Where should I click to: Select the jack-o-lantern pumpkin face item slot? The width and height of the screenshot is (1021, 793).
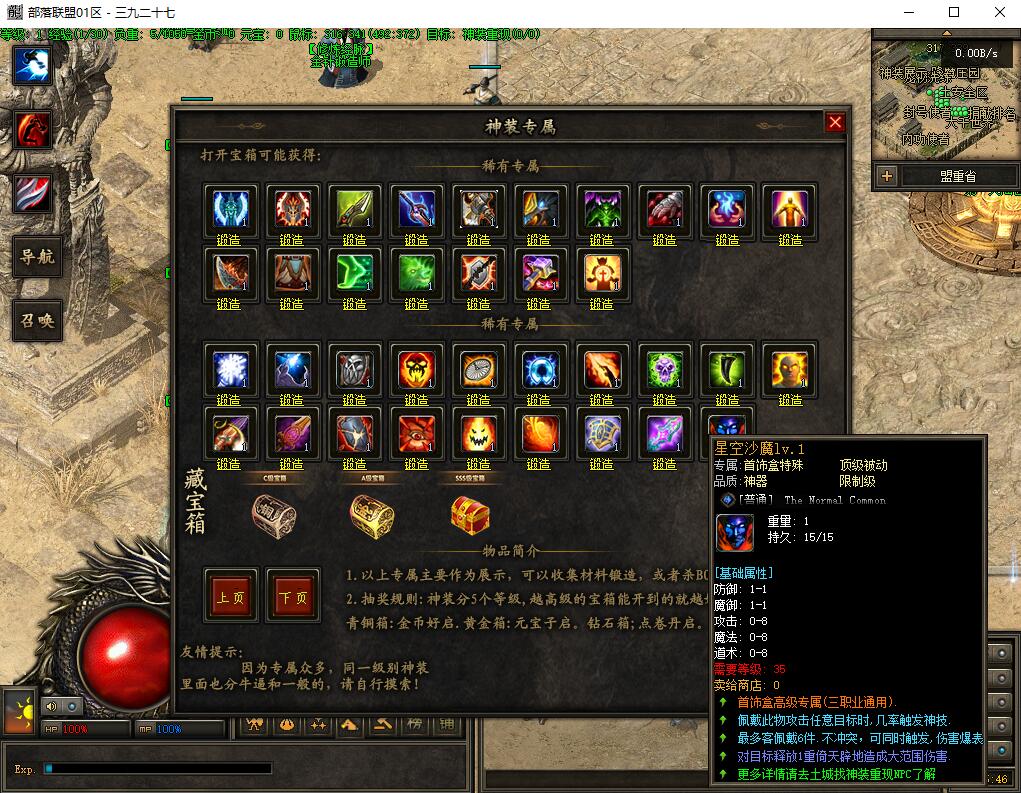click(478, 434)
